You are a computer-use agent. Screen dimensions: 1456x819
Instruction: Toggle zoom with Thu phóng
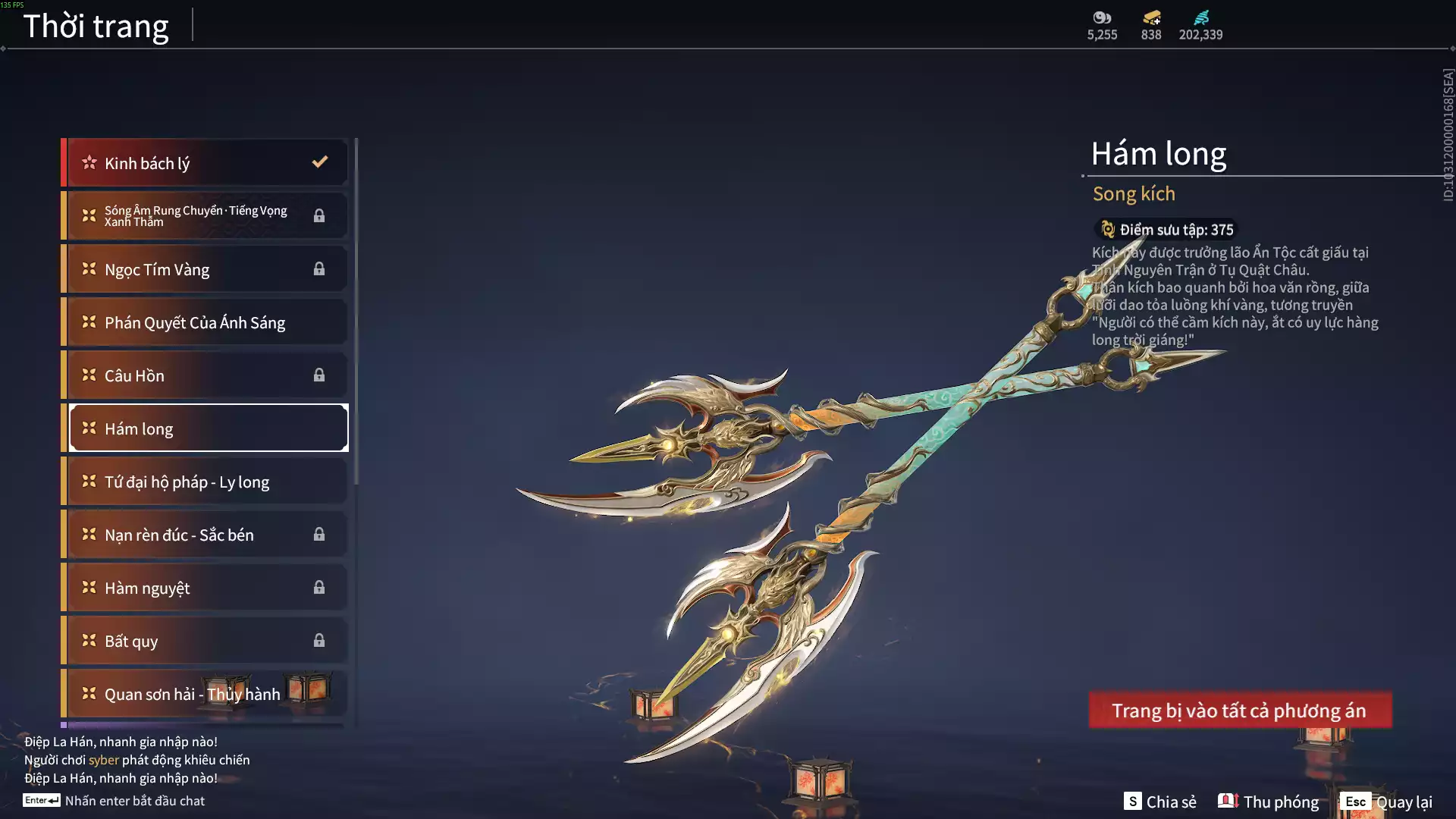pyautogui.click(x=1269, y=802)
